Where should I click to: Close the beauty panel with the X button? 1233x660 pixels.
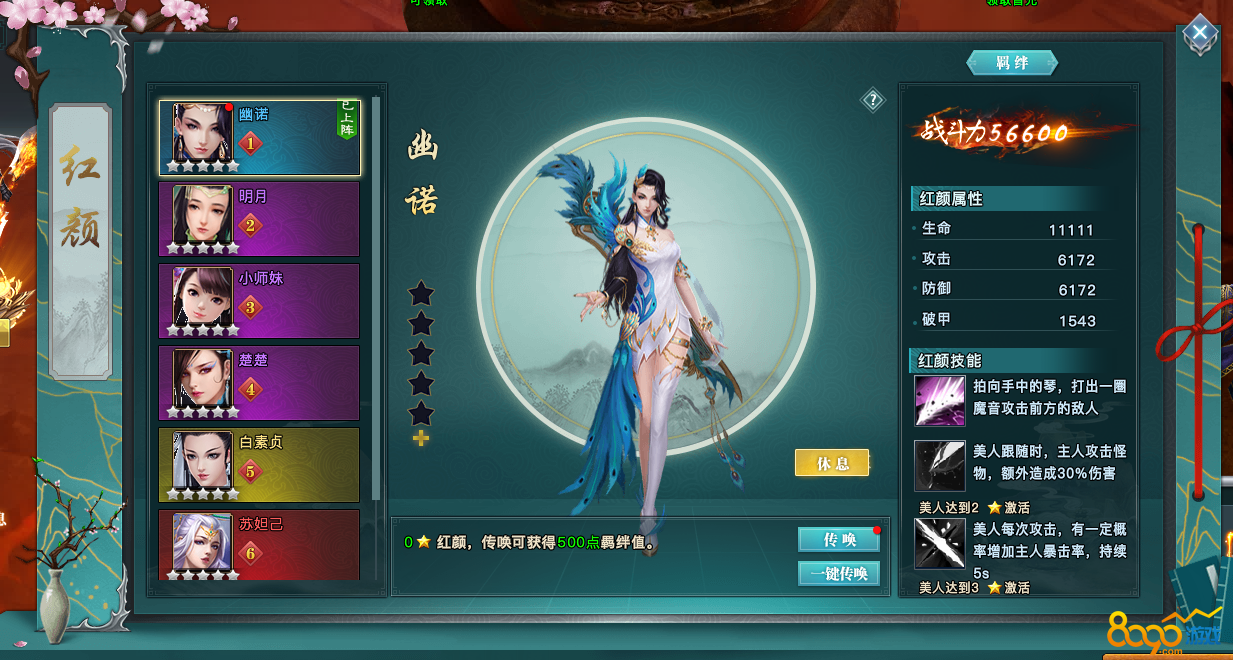click(x=1199, y=36)
